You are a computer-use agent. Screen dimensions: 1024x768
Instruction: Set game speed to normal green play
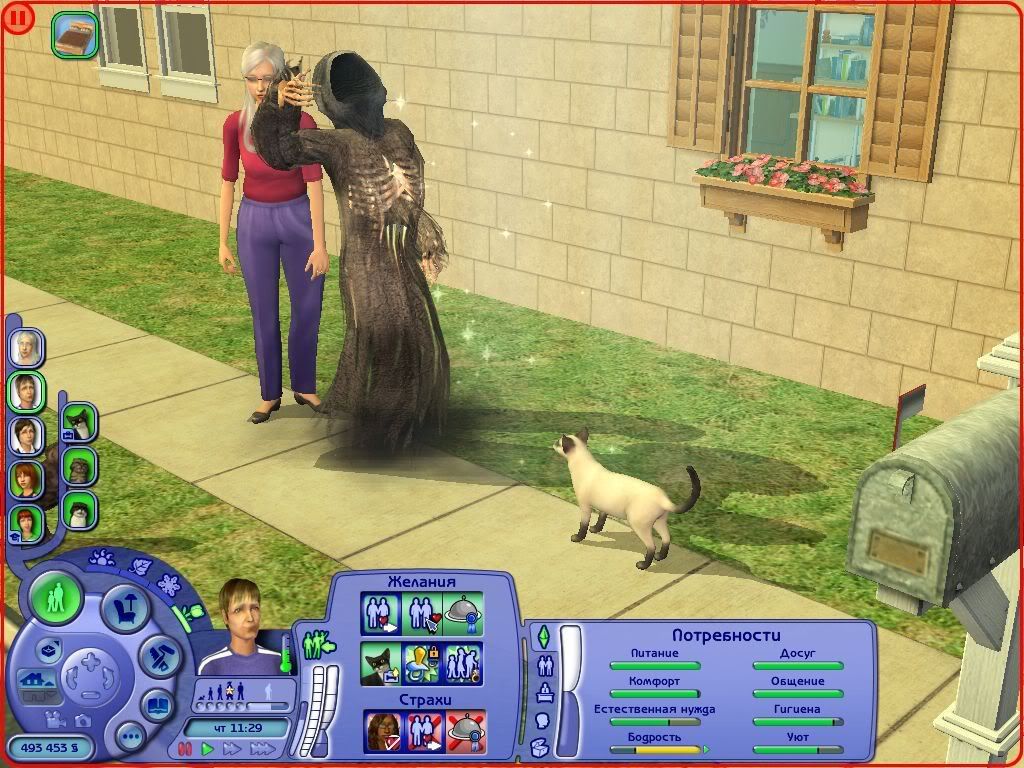208,748
